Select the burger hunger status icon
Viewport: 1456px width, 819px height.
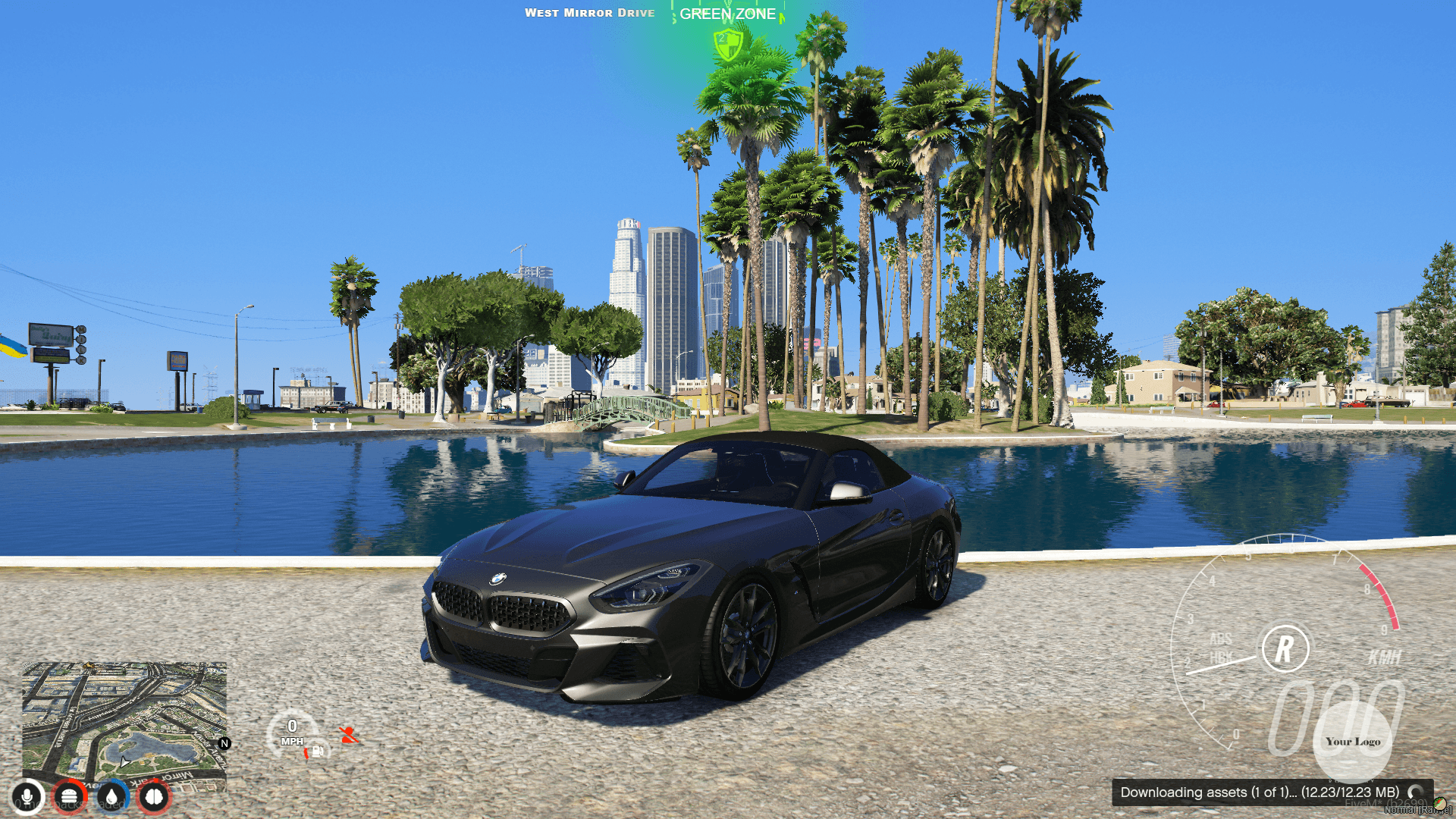click(70, 796)
